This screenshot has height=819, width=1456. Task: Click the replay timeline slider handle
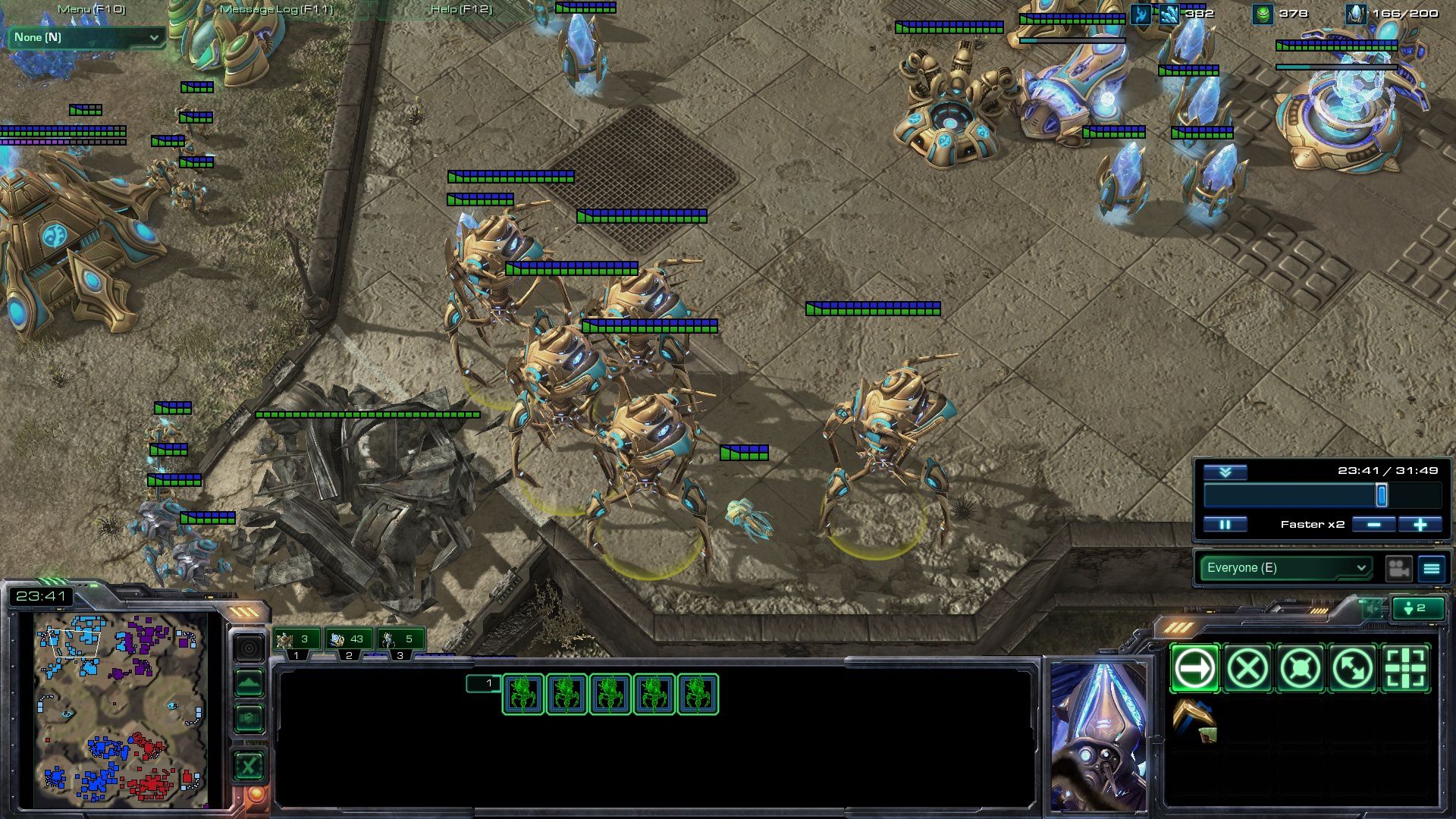coord(1382,495)
